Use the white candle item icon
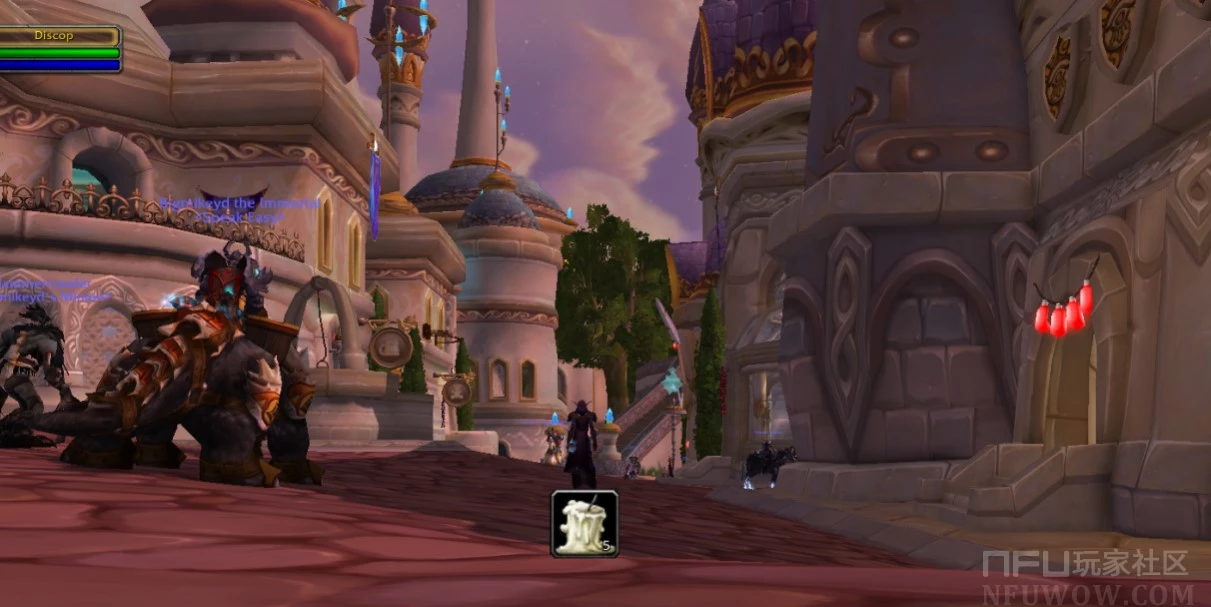Image resolution: width=1211 pixels, height=607 pixels. click(584, 523)
